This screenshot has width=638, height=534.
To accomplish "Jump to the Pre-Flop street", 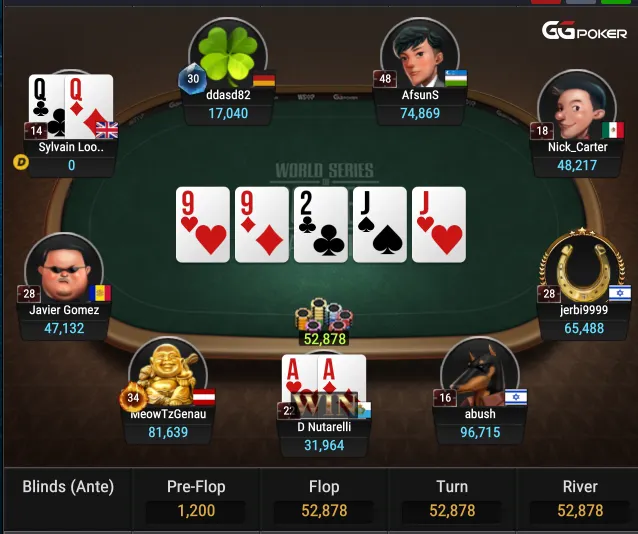I will (195, 498).
